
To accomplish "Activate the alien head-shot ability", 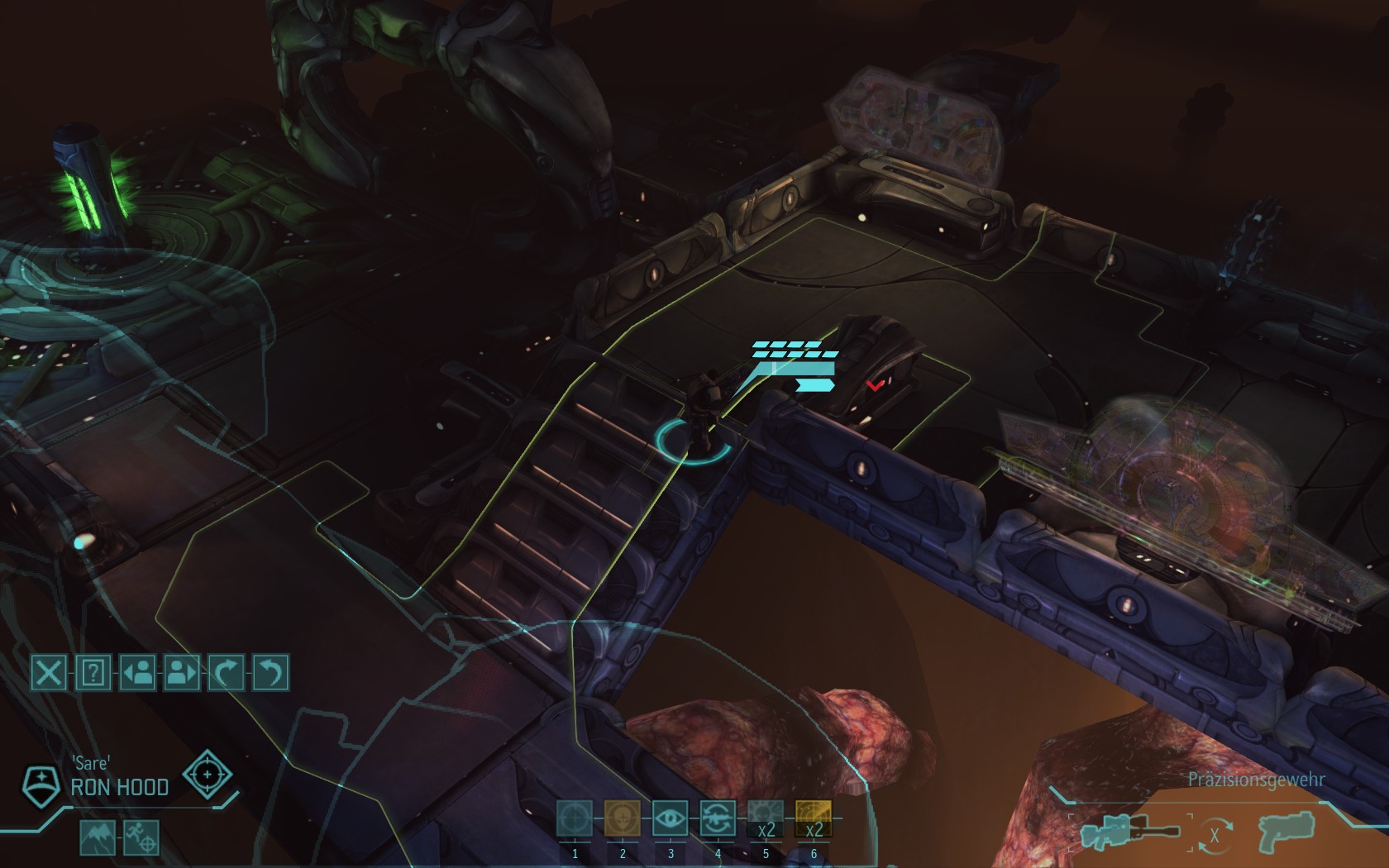I will tap(623, 818).
